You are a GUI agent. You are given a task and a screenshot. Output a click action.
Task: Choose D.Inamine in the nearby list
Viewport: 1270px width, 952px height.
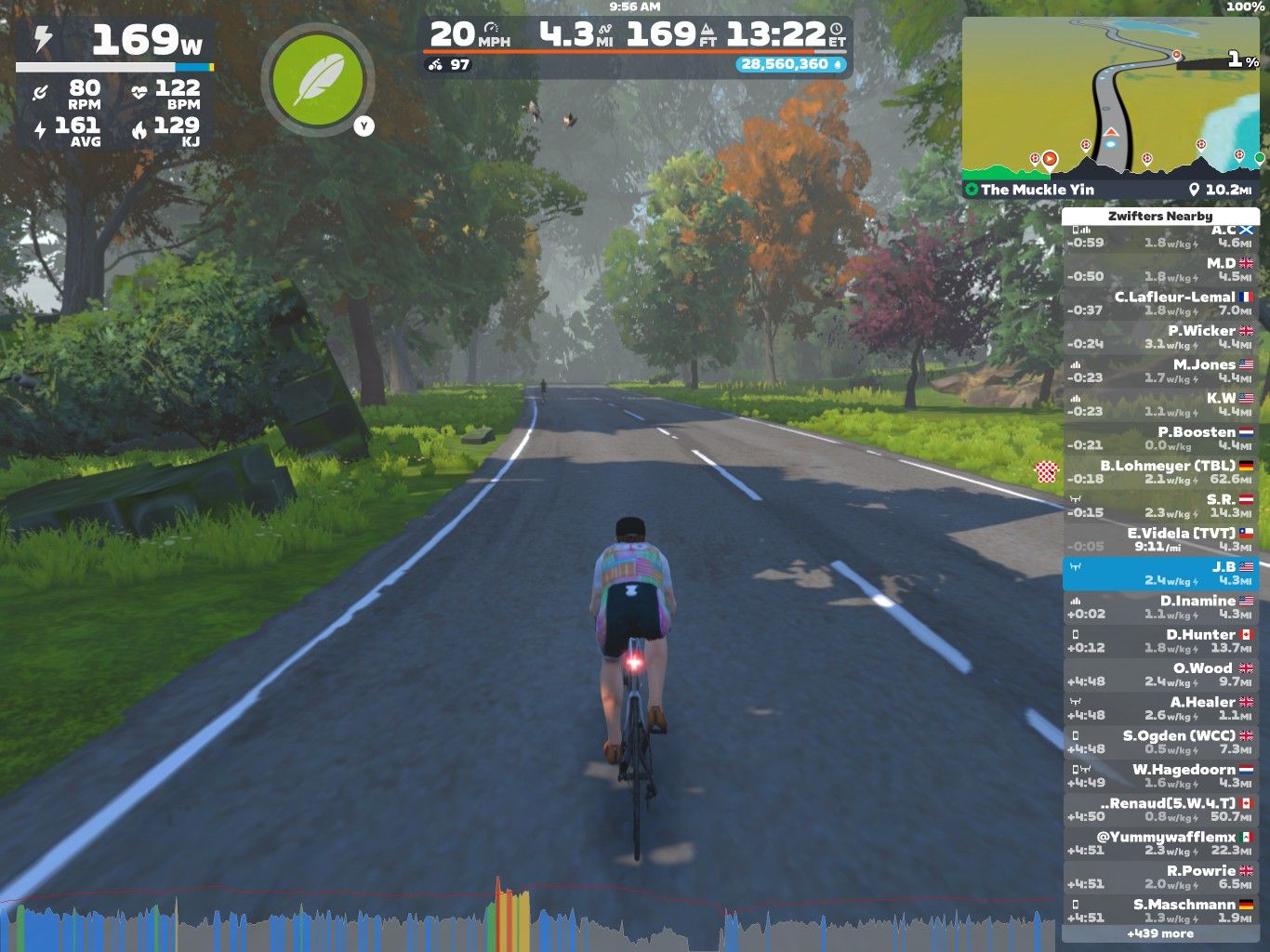1160,607
